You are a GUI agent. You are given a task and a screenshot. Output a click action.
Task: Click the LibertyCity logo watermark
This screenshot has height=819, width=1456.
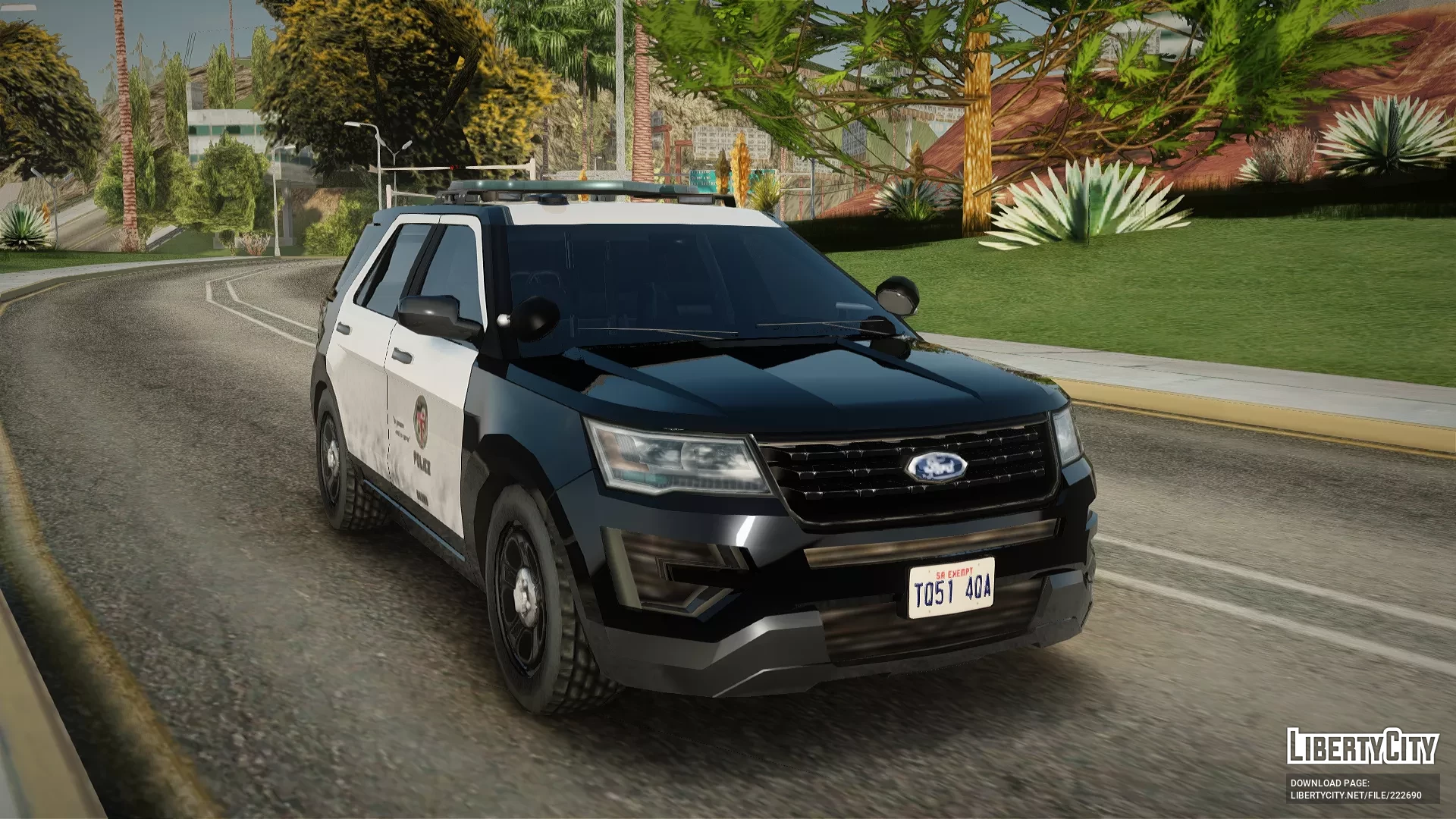[x=1362, y=746]
